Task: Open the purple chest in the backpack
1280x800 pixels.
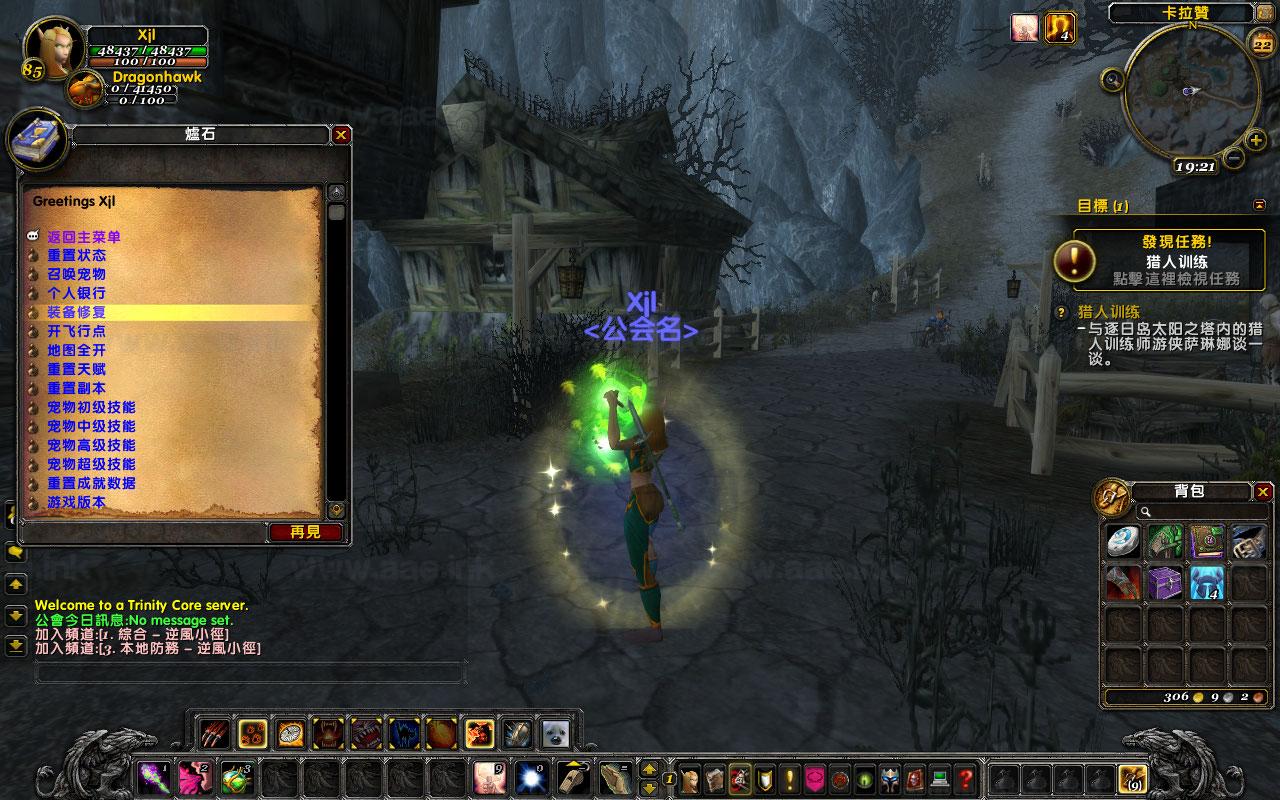Action: click(x=1165, y=582)
